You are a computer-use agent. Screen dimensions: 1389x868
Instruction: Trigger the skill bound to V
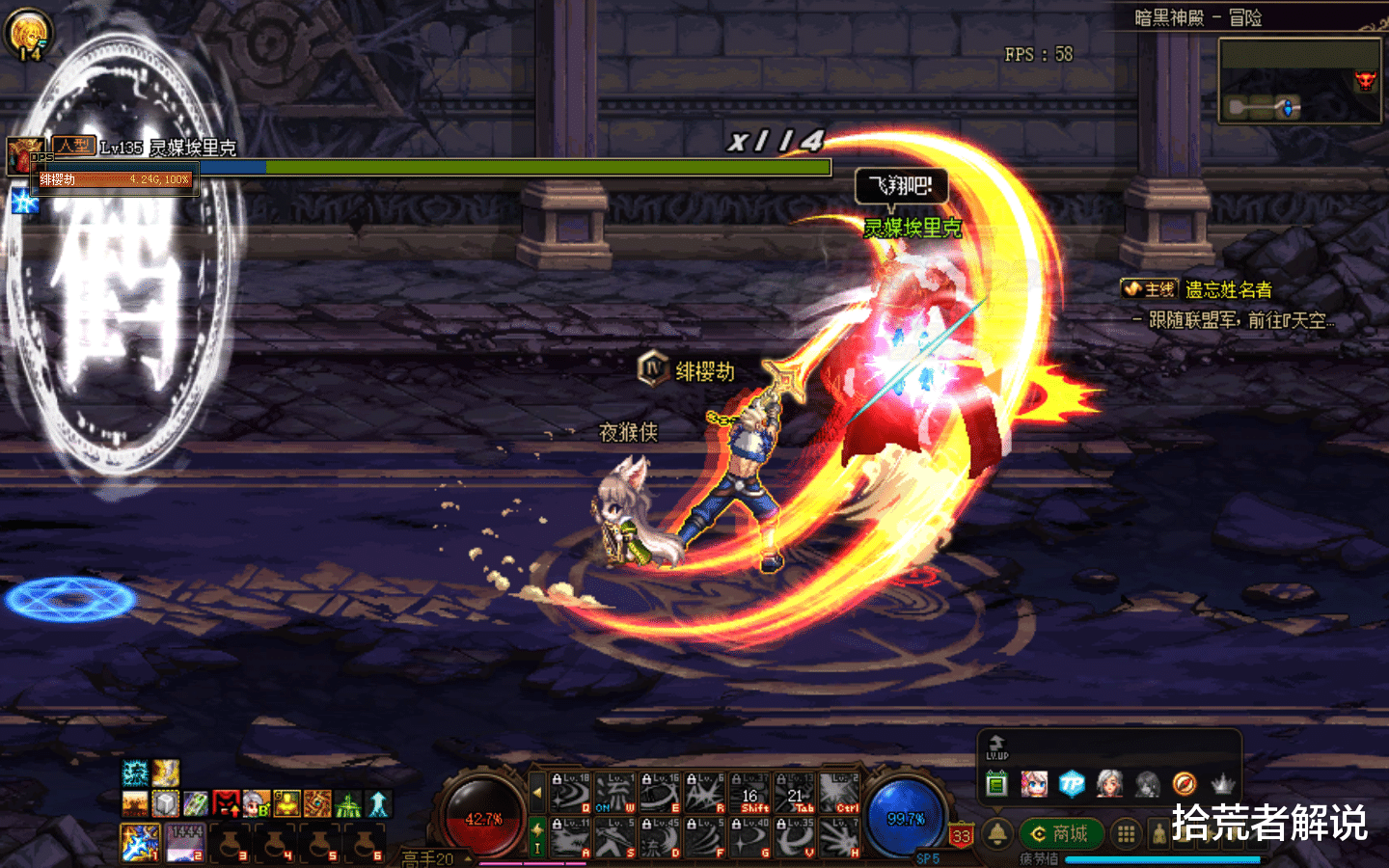coord(796,837)
